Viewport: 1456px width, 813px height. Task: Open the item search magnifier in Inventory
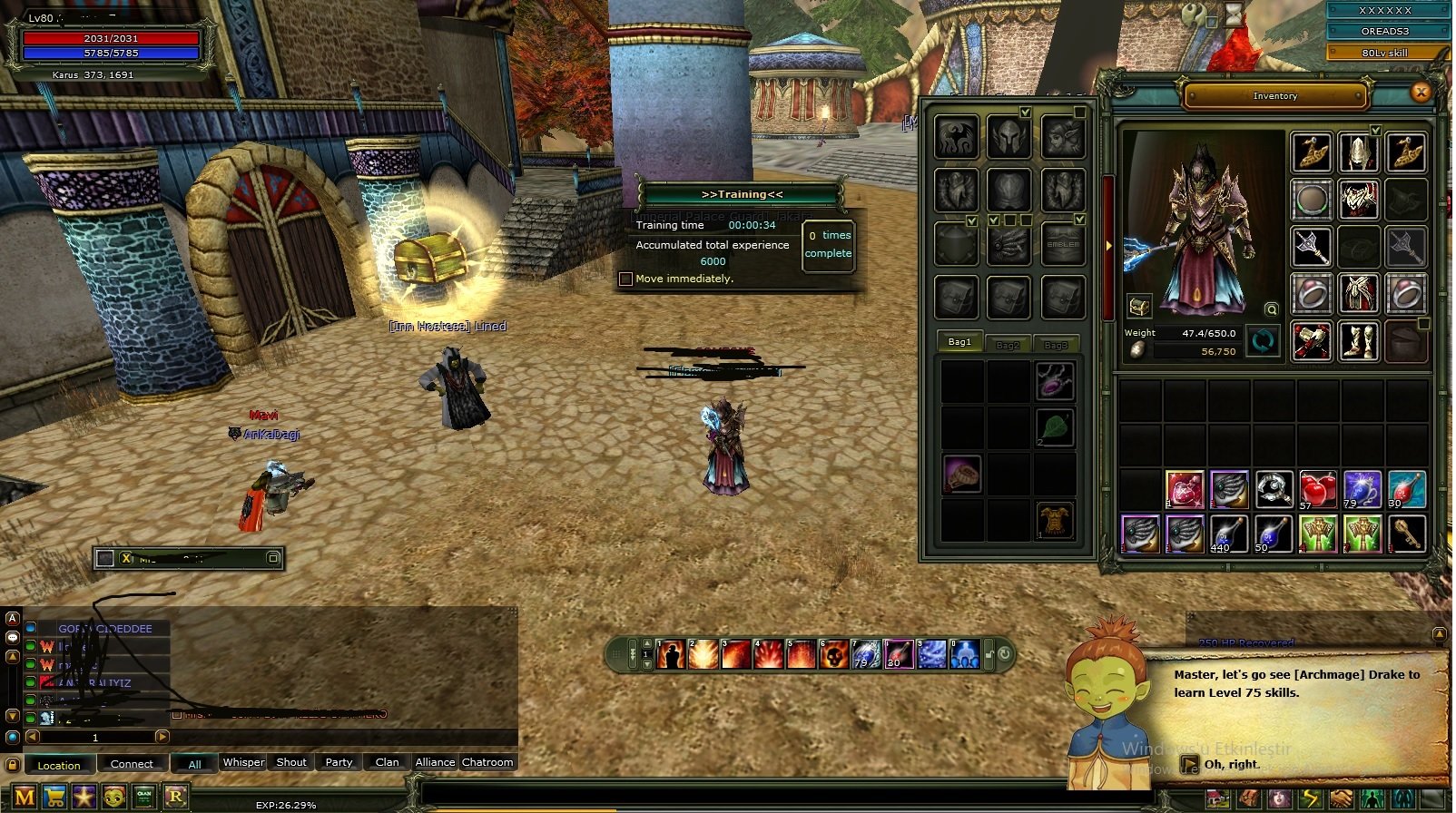1271,309
